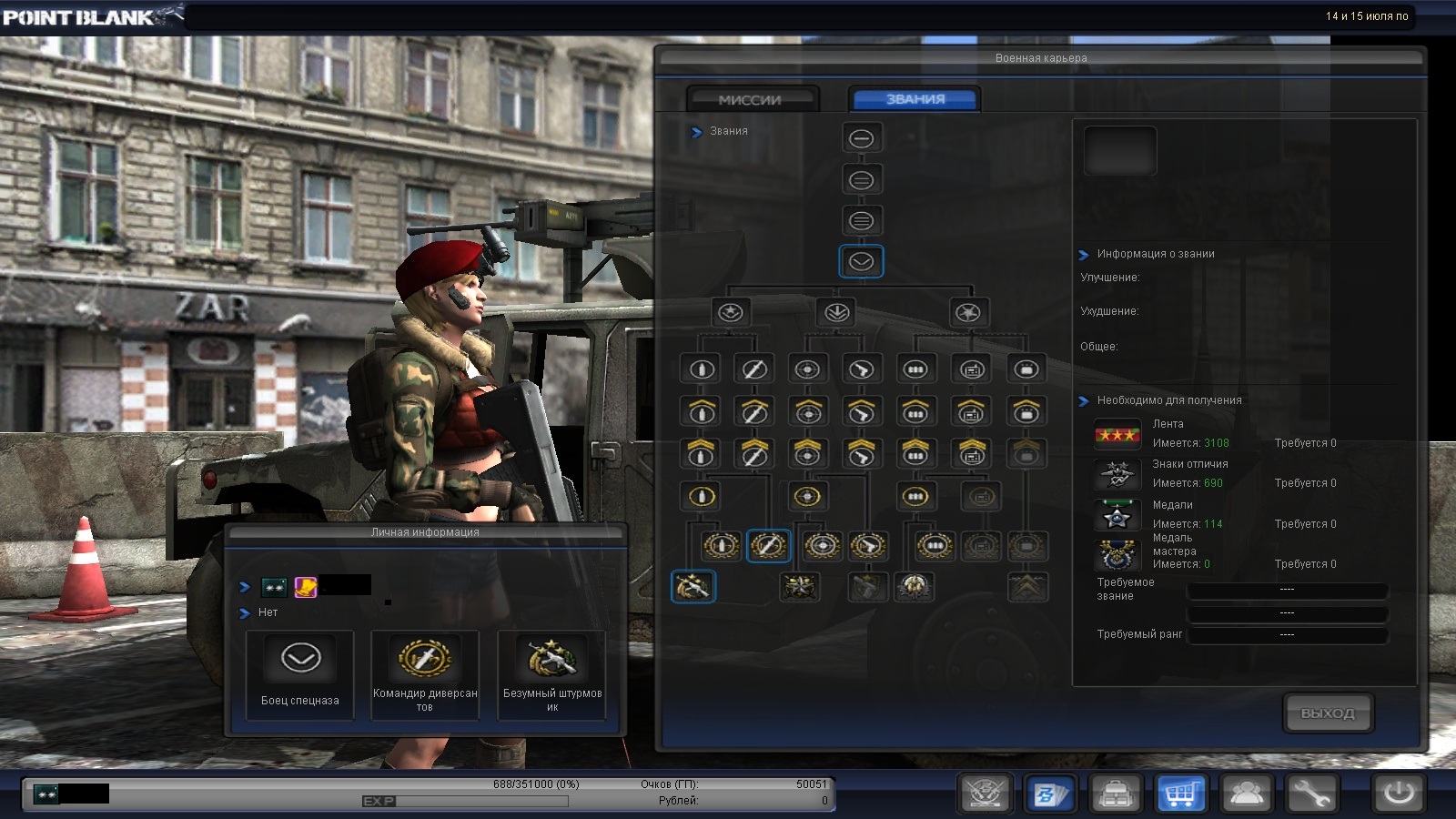Screen dimensions: 1456x819
Task: Open the crossed rifles clan emblem button
Action: click(x=985, y=794)
